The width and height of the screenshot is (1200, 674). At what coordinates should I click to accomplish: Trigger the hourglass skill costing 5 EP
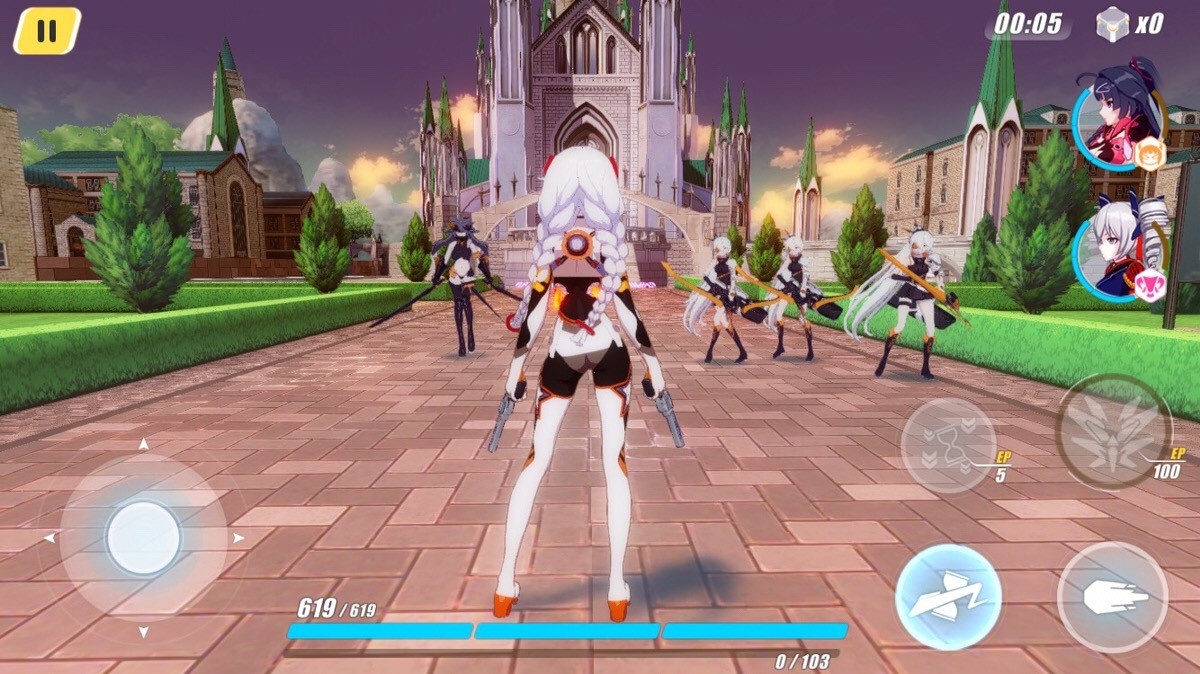pos(949,445)
